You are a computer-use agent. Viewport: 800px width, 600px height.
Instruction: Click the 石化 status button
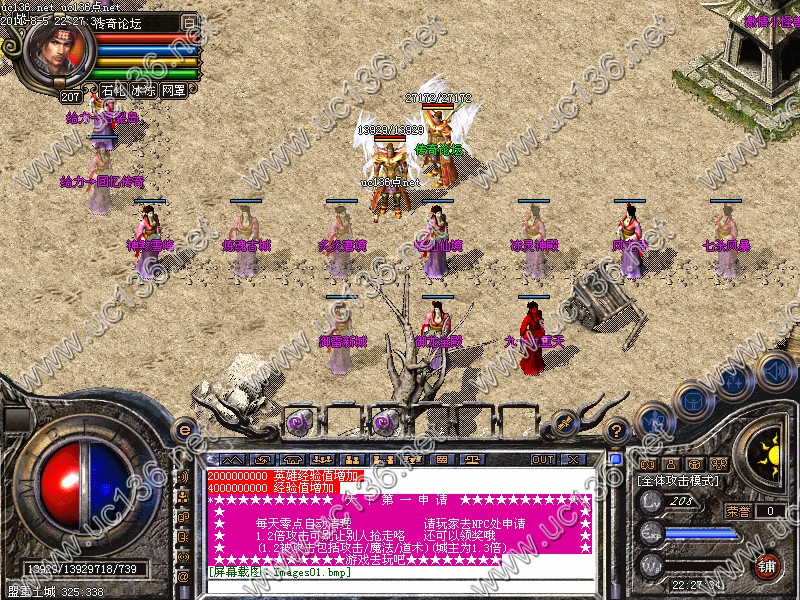(114, 90)
